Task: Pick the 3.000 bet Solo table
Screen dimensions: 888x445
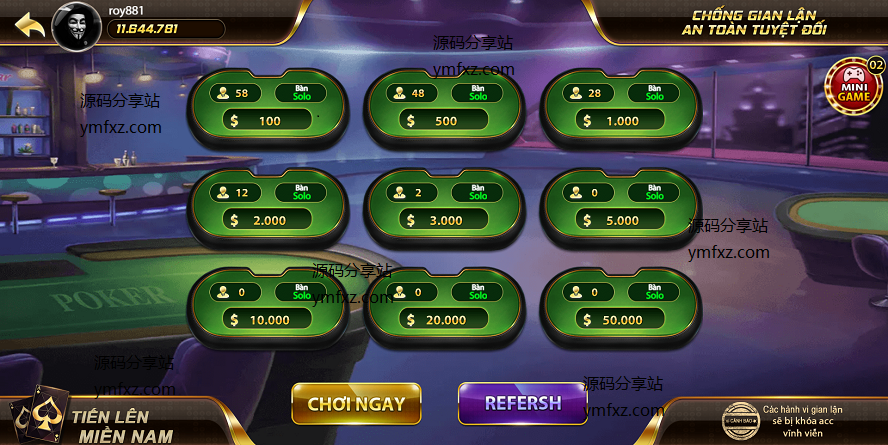Action: coord(445,206)
